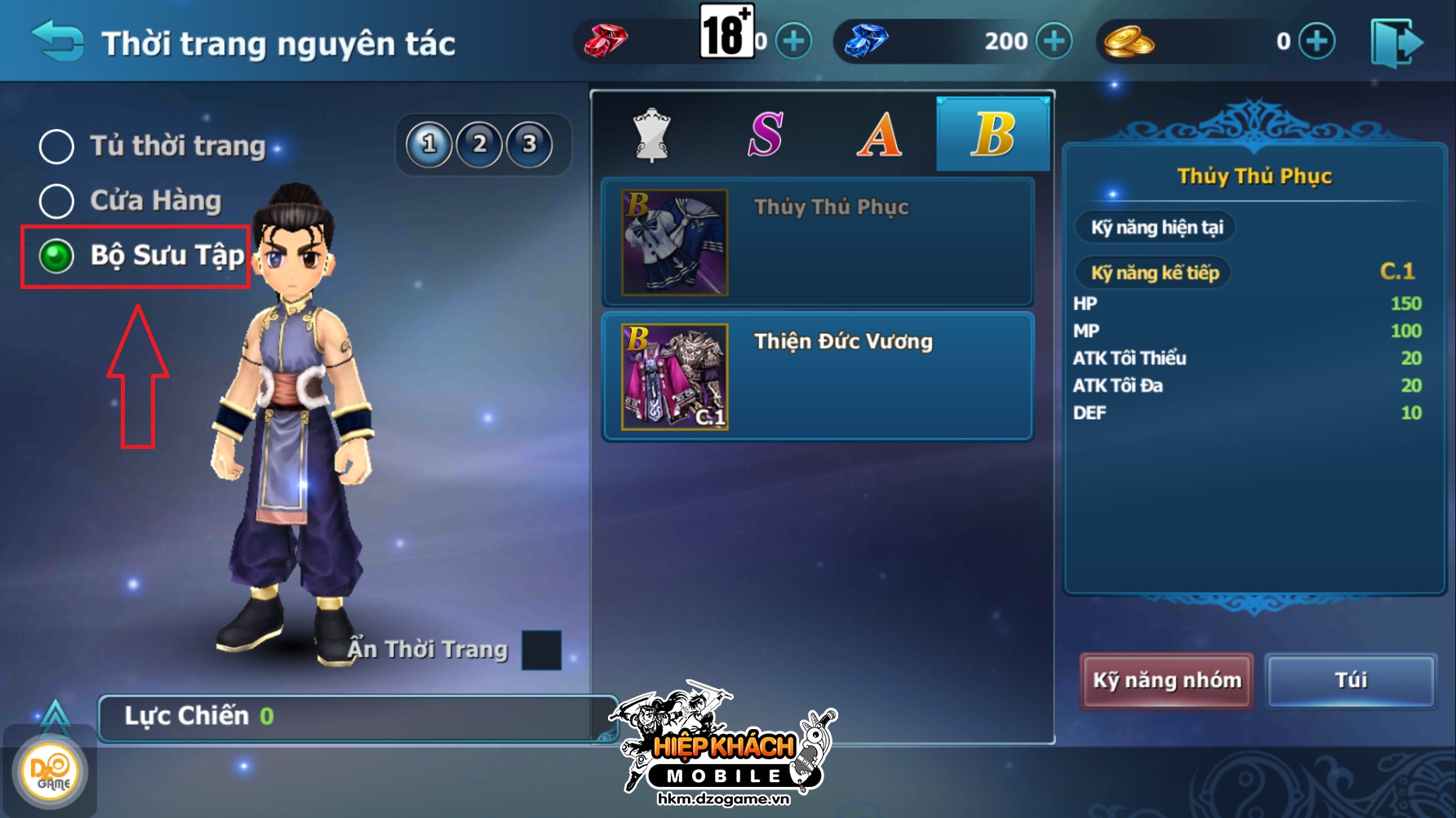Toggle the Ẩn Thời Trang checkbox
Viewport: 1456px width, 818px height.
tap(541, 650)
